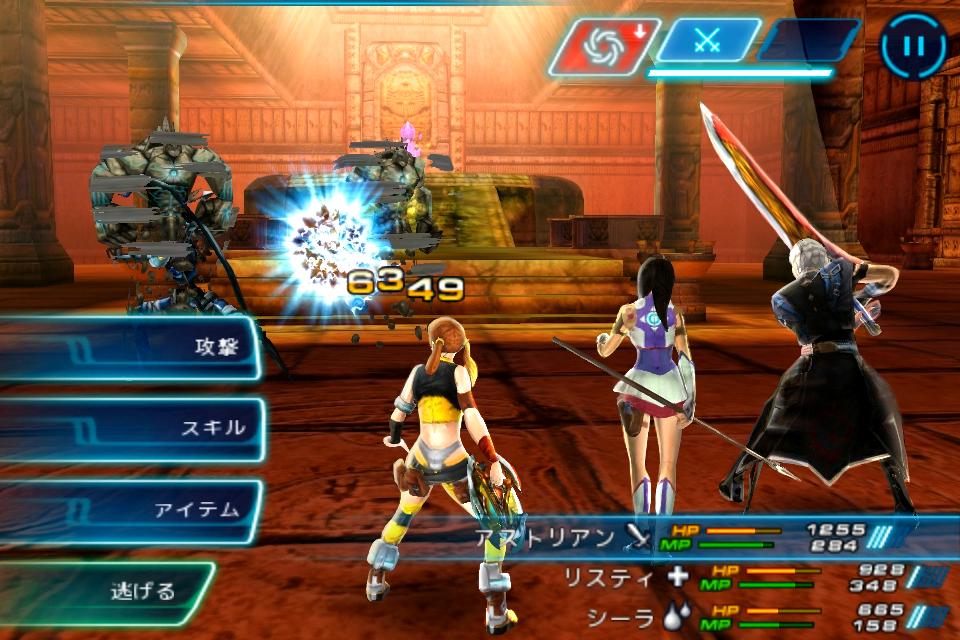Viewport: 960px width, 640px height.
Task: Pause the battle with the pause button
Action: pos(912,45)
